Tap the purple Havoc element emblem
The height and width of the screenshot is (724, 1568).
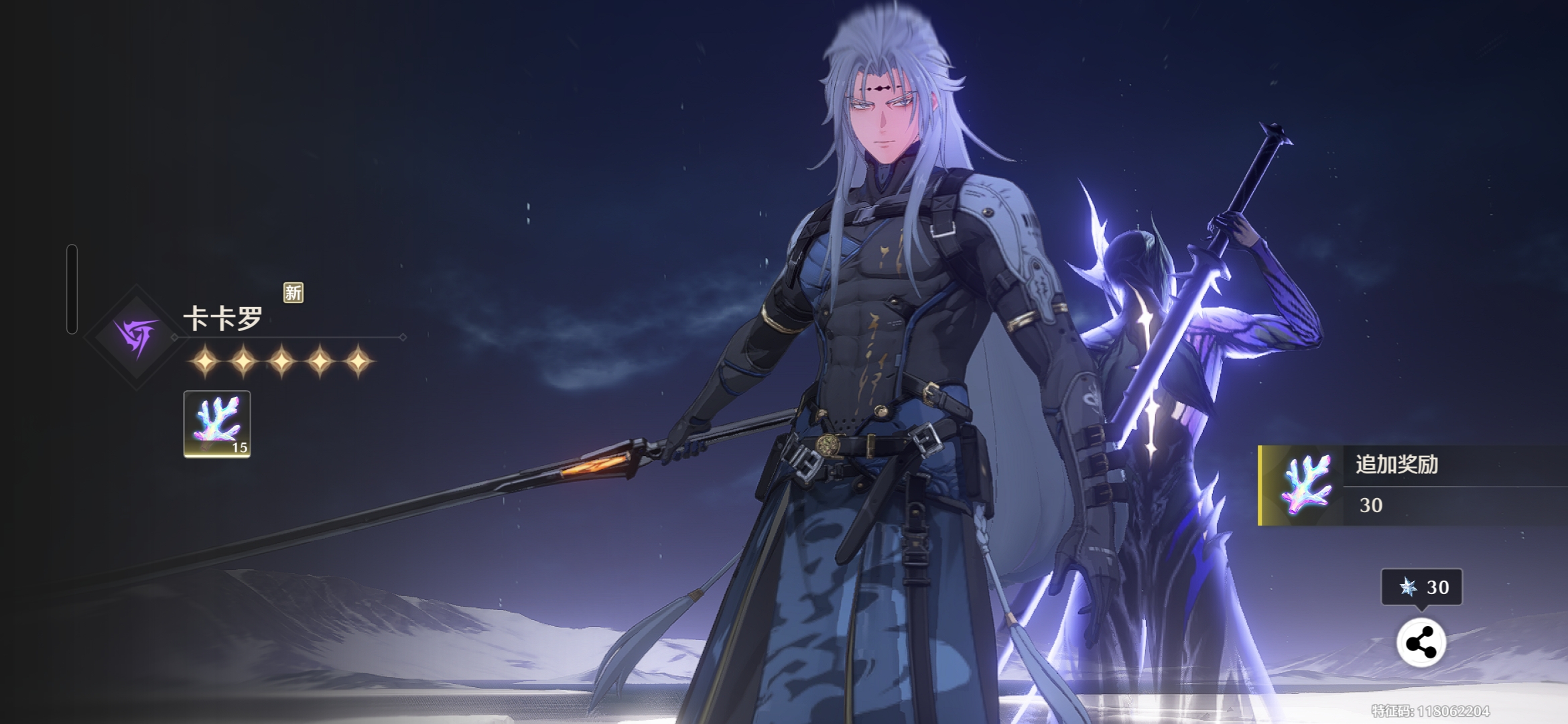[137, 337]
